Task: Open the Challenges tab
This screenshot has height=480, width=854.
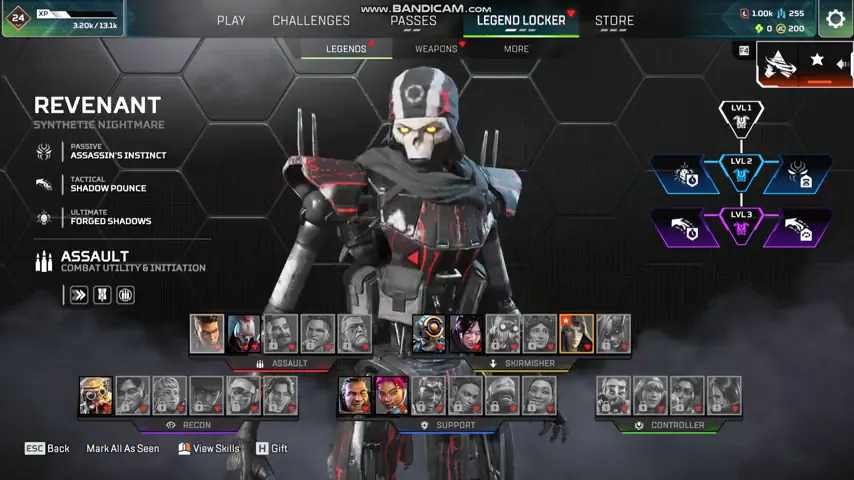Action: (x=311, y=20)
